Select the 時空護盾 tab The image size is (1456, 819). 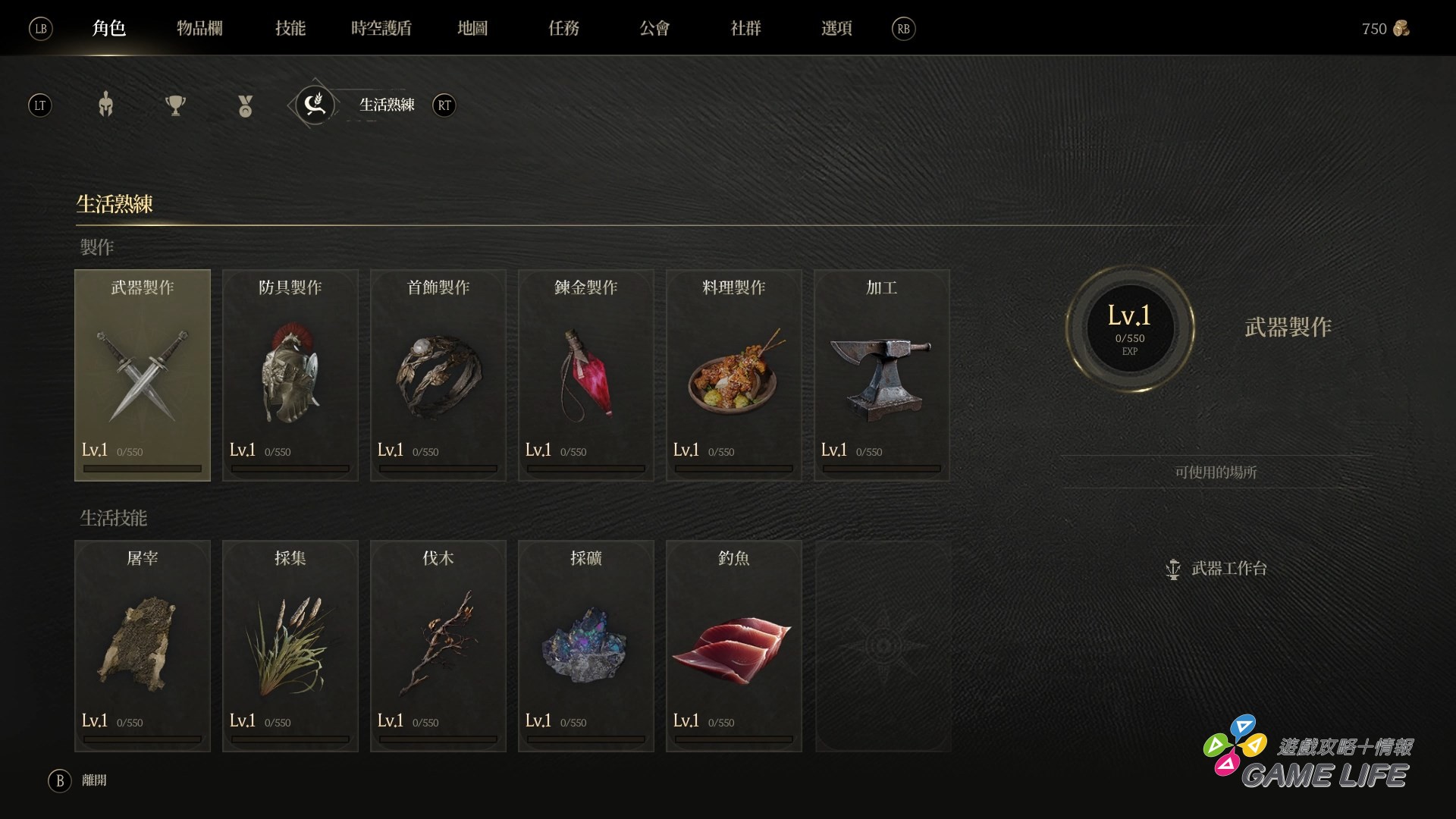[381, 29]
